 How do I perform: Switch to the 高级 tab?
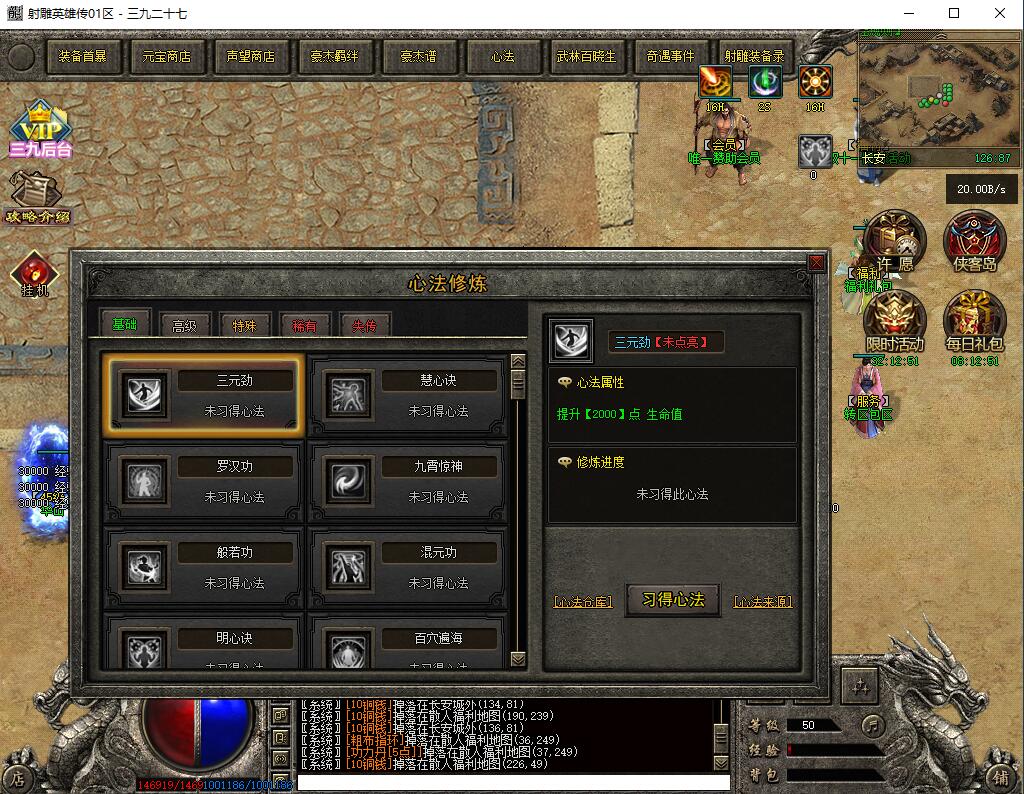[185, 325]
